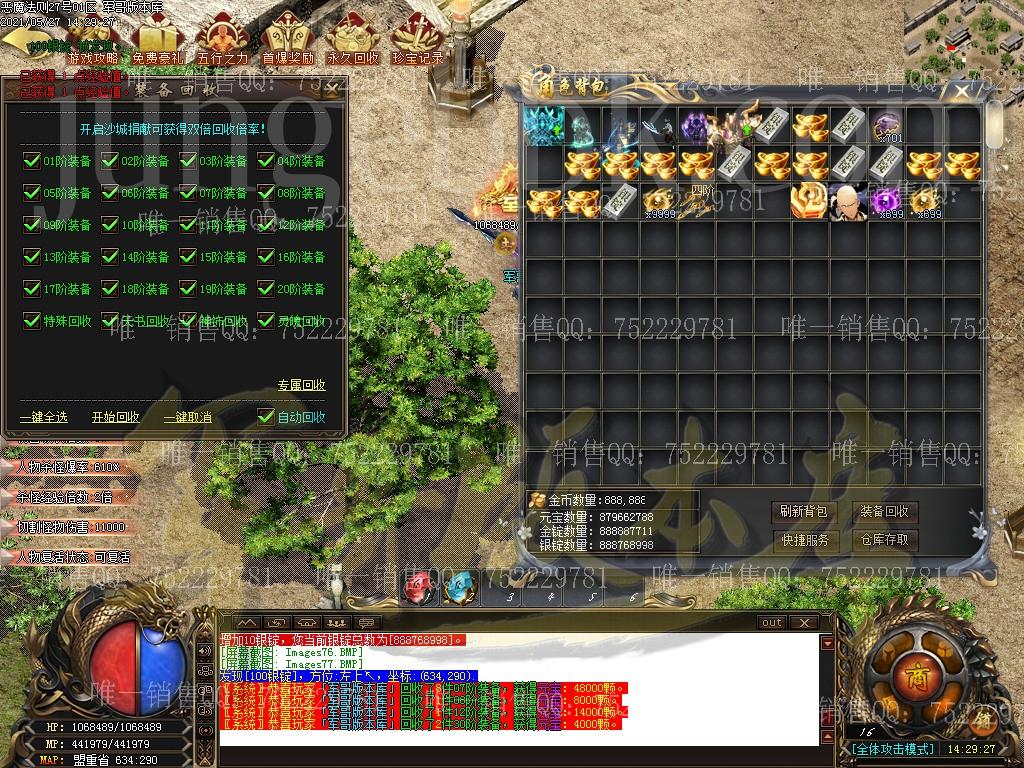The image size is (1024, 768).
Task: Open the 游戏攻略 game guide icon
Action: pyautogui.click(x=92, y=45)
